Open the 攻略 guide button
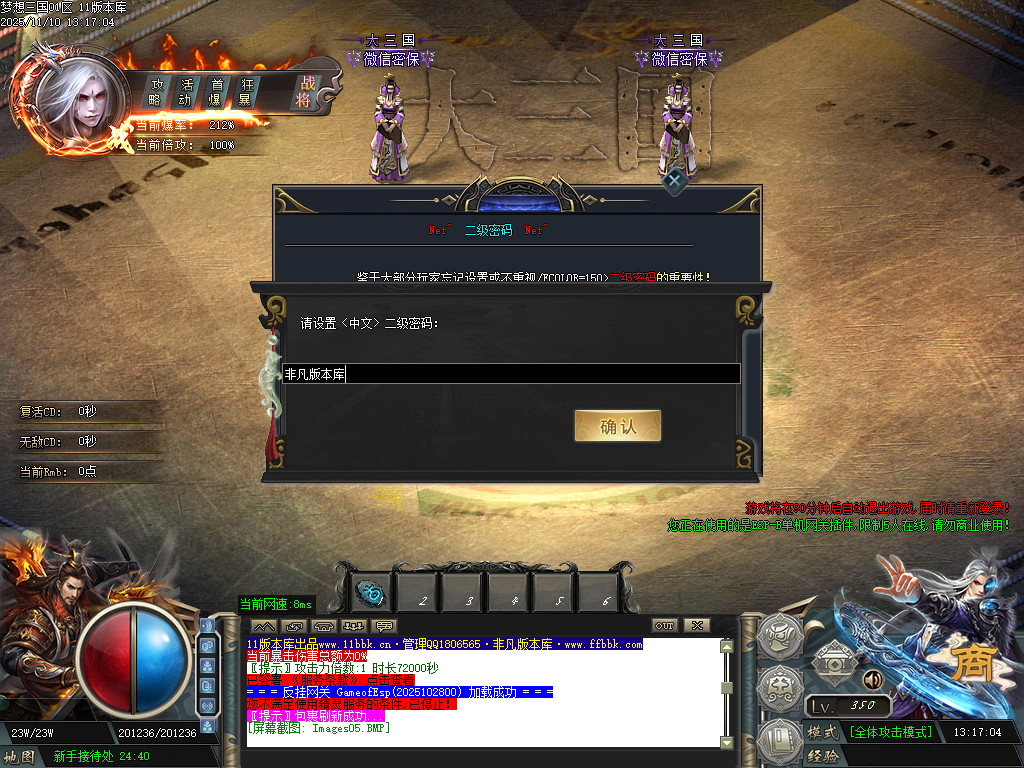1024x768 pixels. point(156,91)
